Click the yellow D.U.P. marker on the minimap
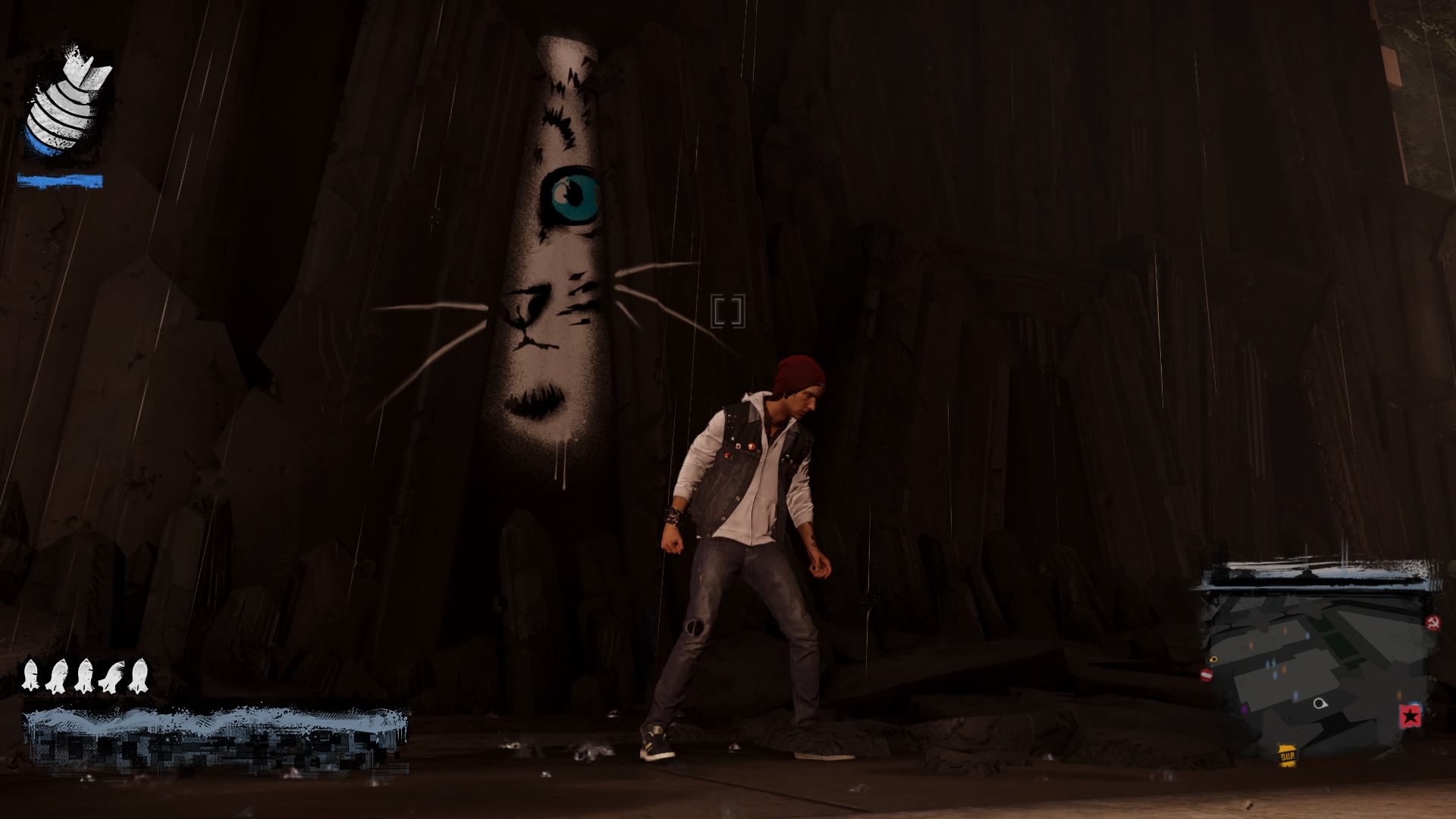This screenshot has height=819, width=1456. pos(1288,756)
